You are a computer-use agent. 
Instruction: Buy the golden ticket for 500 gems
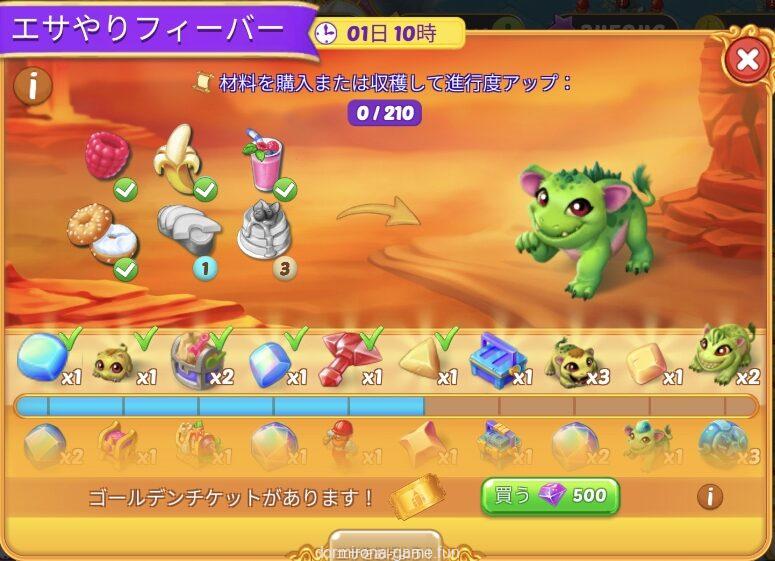point(550,495)
